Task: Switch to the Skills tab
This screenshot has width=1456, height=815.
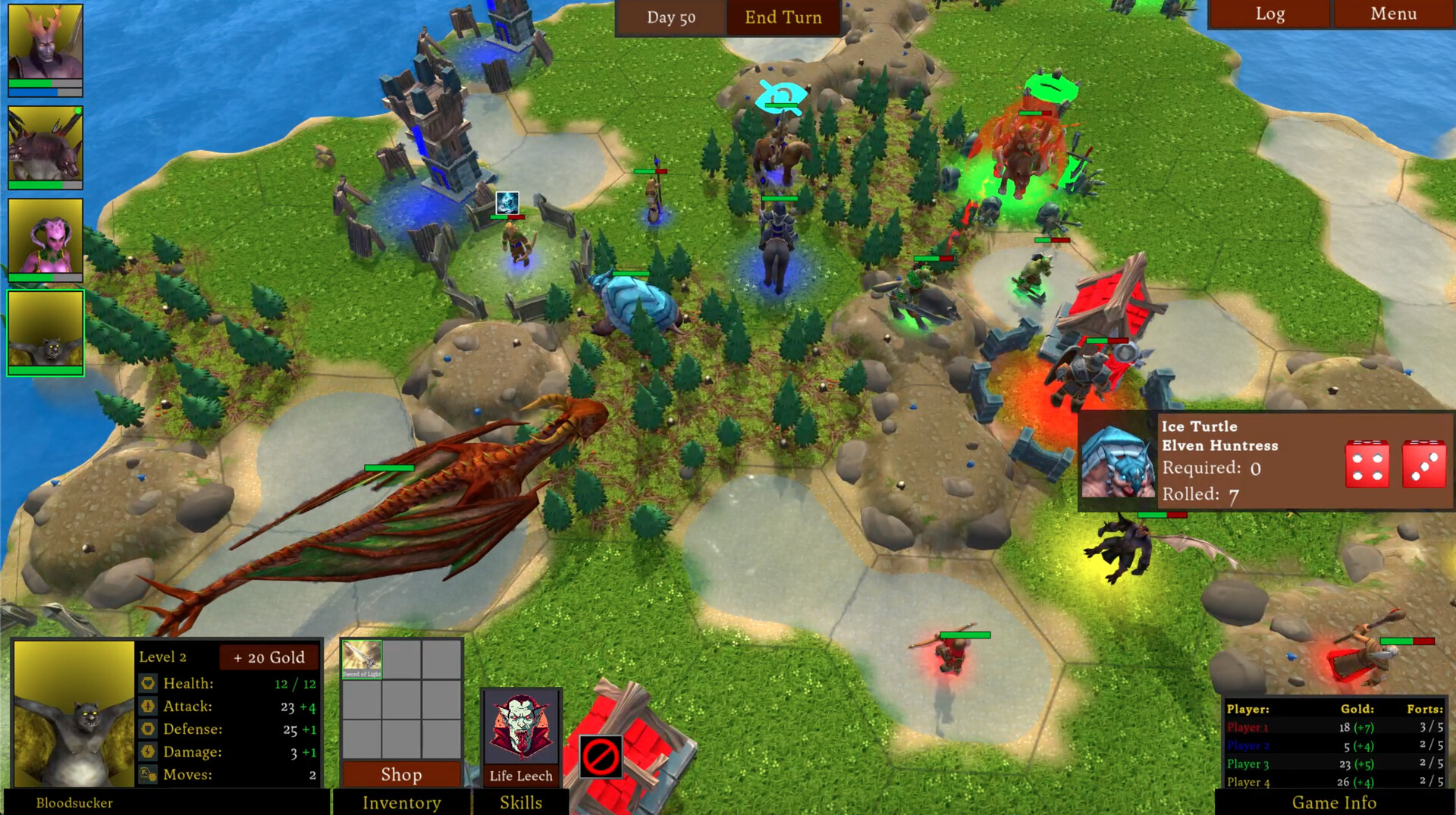Action: point(522,803)
